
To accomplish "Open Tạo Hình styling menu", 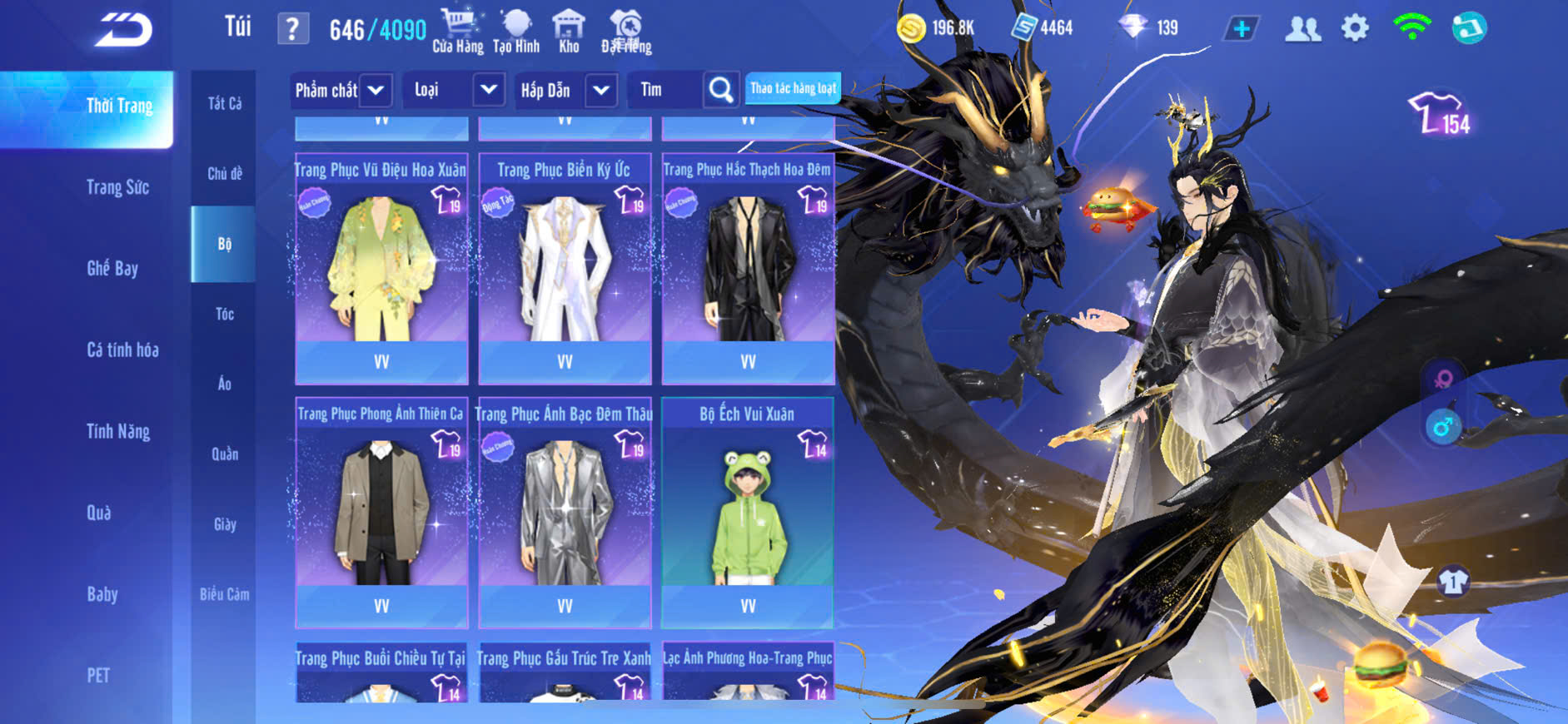I will [516, 31].
